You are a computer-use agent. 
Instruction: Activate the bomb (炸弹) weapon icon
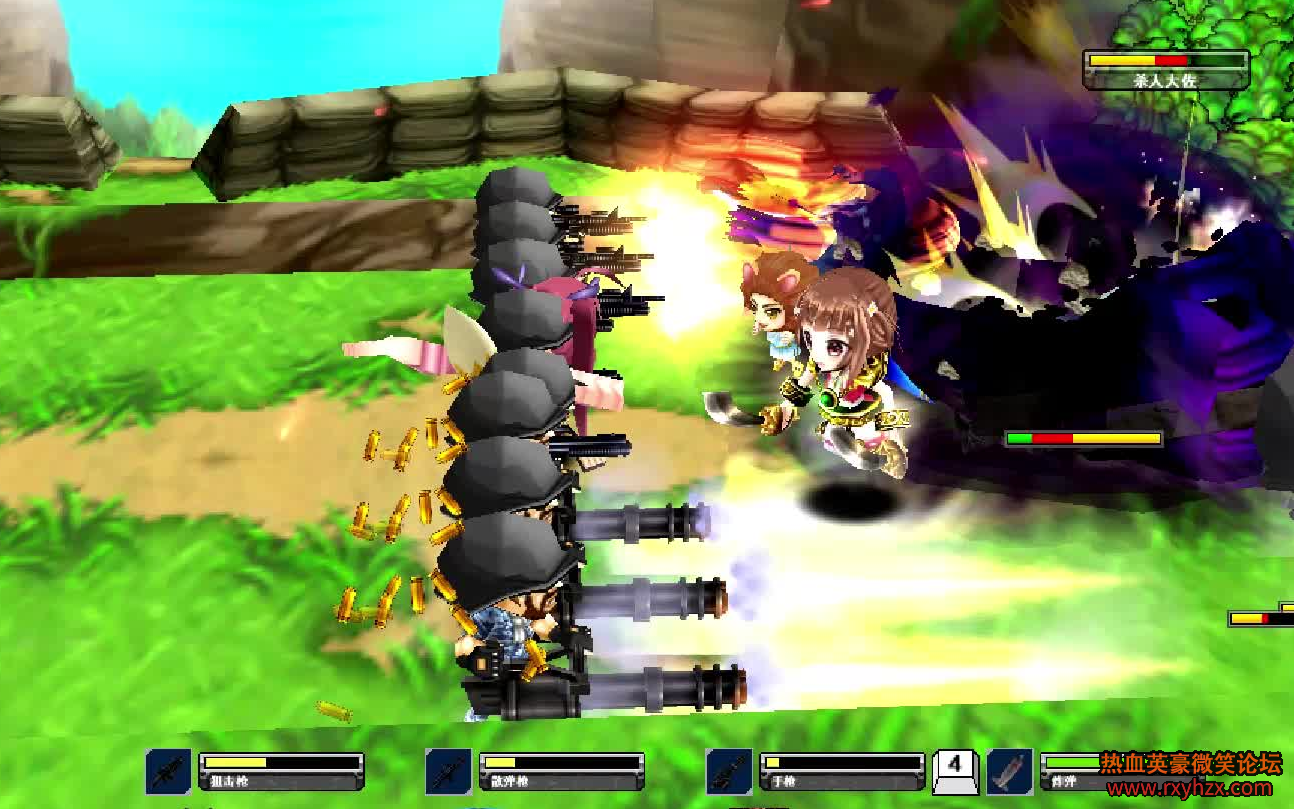1010,771
